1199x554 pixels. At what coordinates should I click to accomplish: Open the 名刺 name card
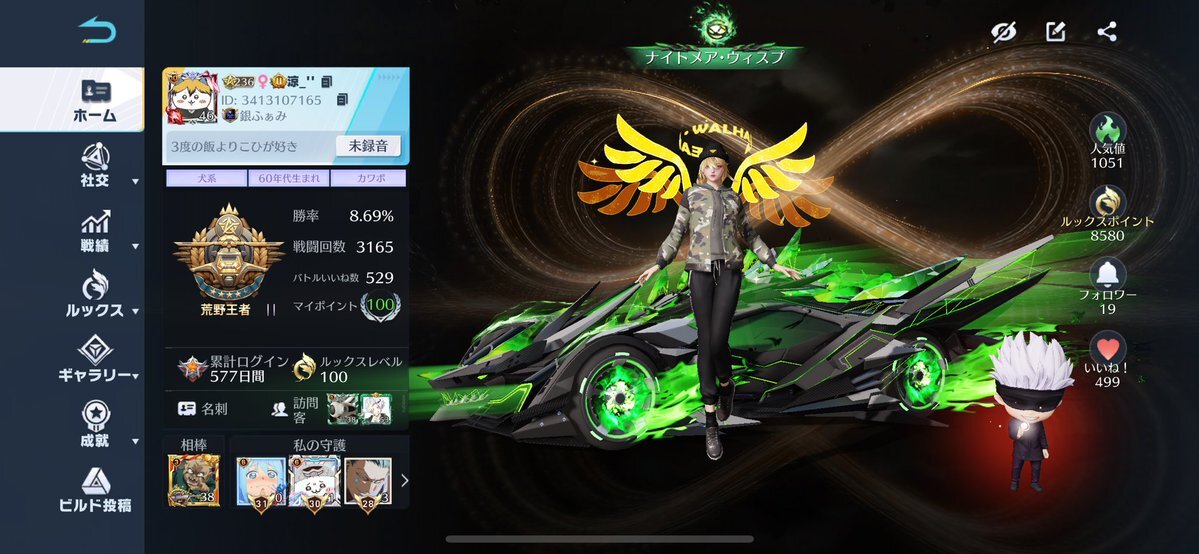[205, 408]
